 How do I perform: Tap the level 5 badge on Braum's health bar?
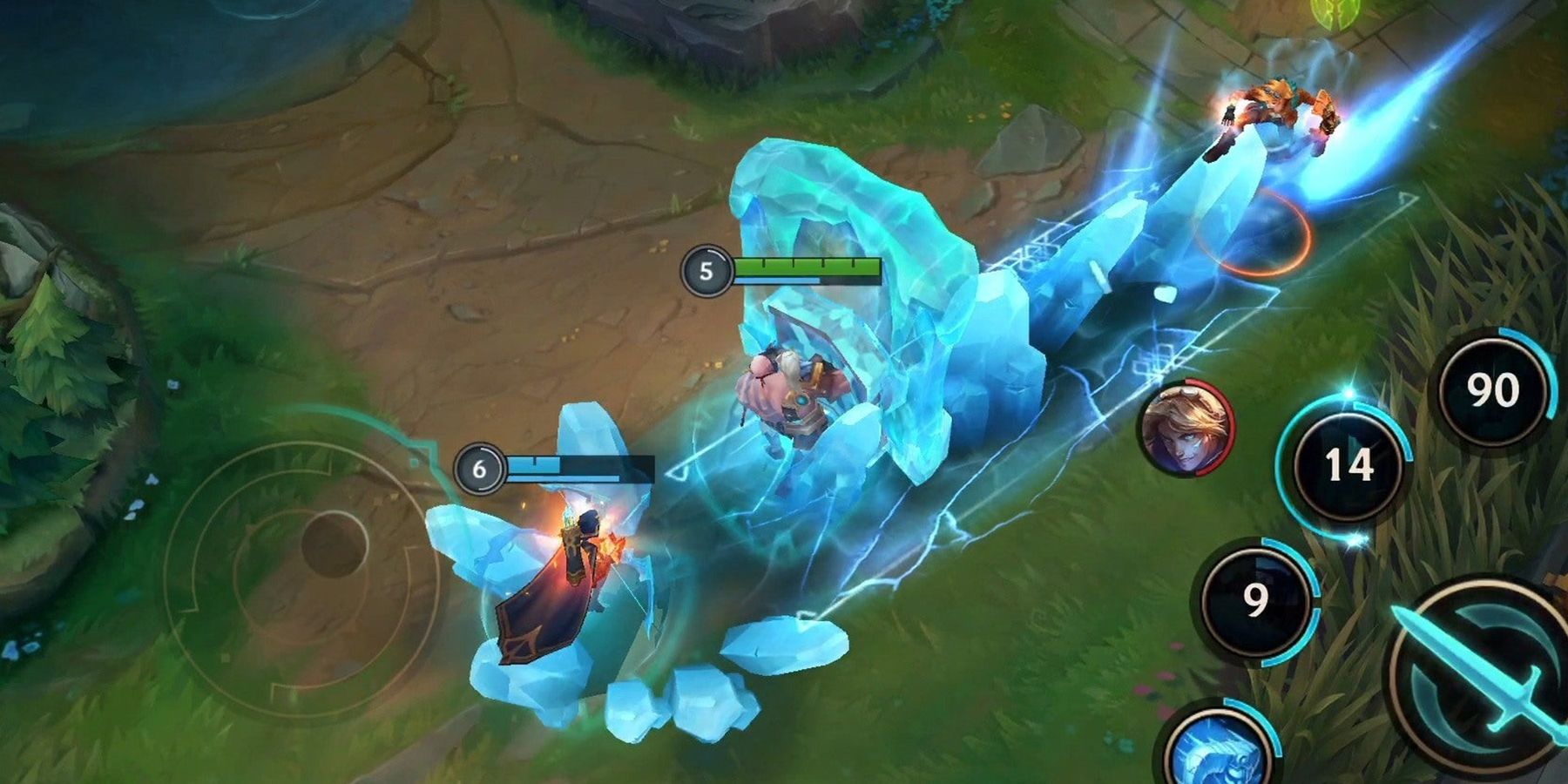pos(706,271)
